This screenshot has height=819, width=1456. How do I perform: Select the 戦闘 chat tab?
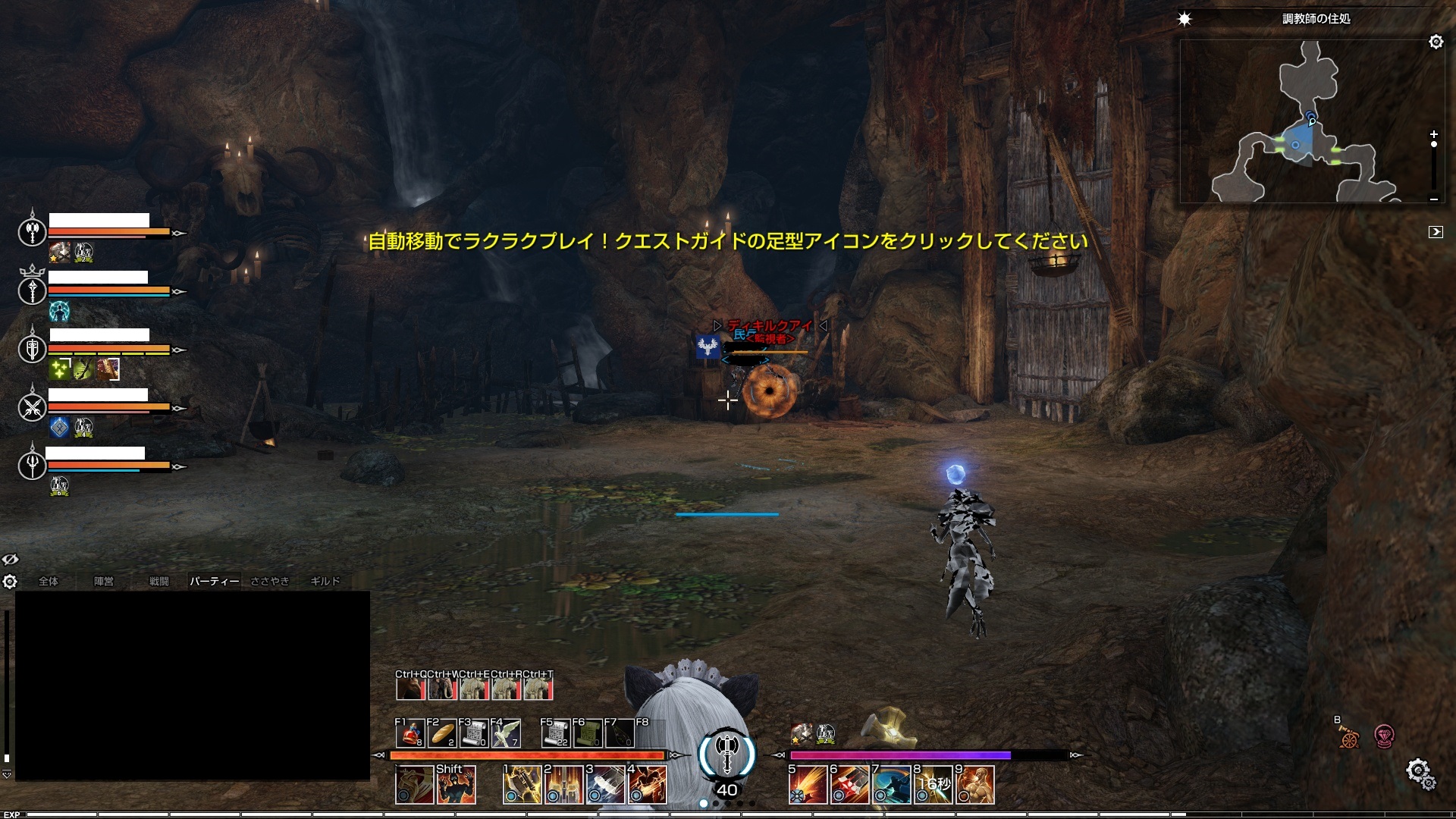(x=159, y=581)
